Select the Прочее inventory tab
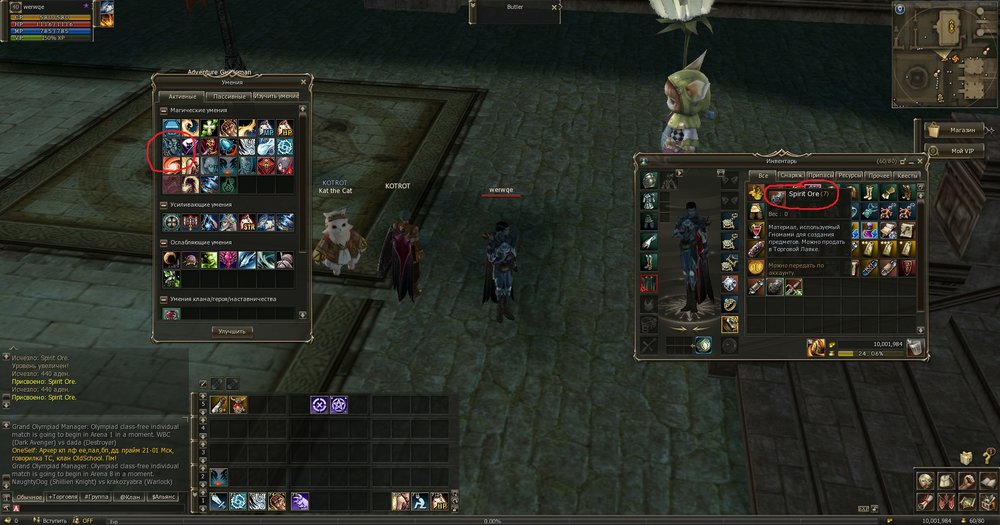 tap(880, 176)
